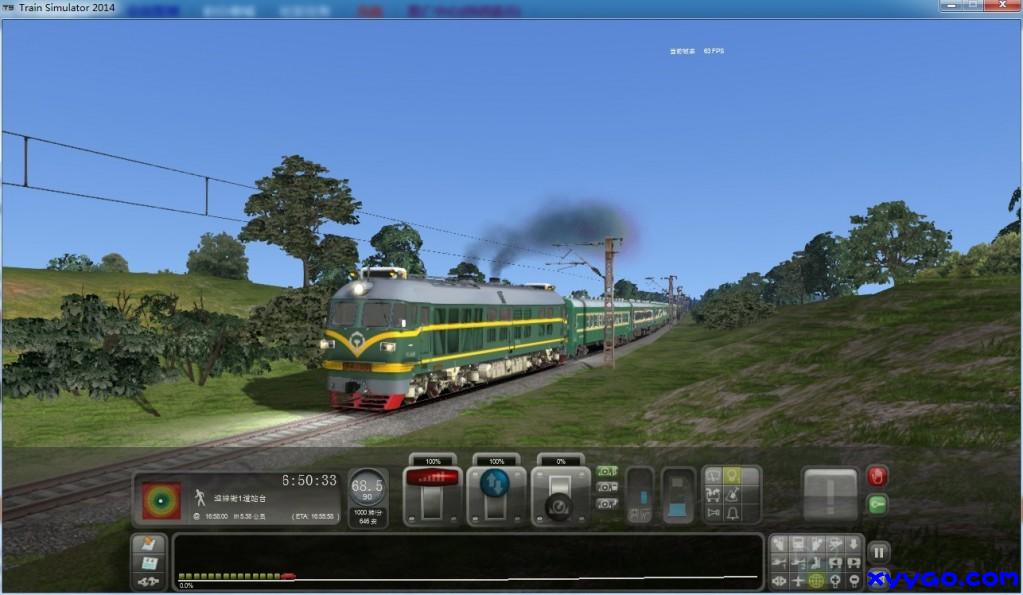Open the task assignment notepad icon
This screenshot has height=595, width=1023.
coord(148,545)
